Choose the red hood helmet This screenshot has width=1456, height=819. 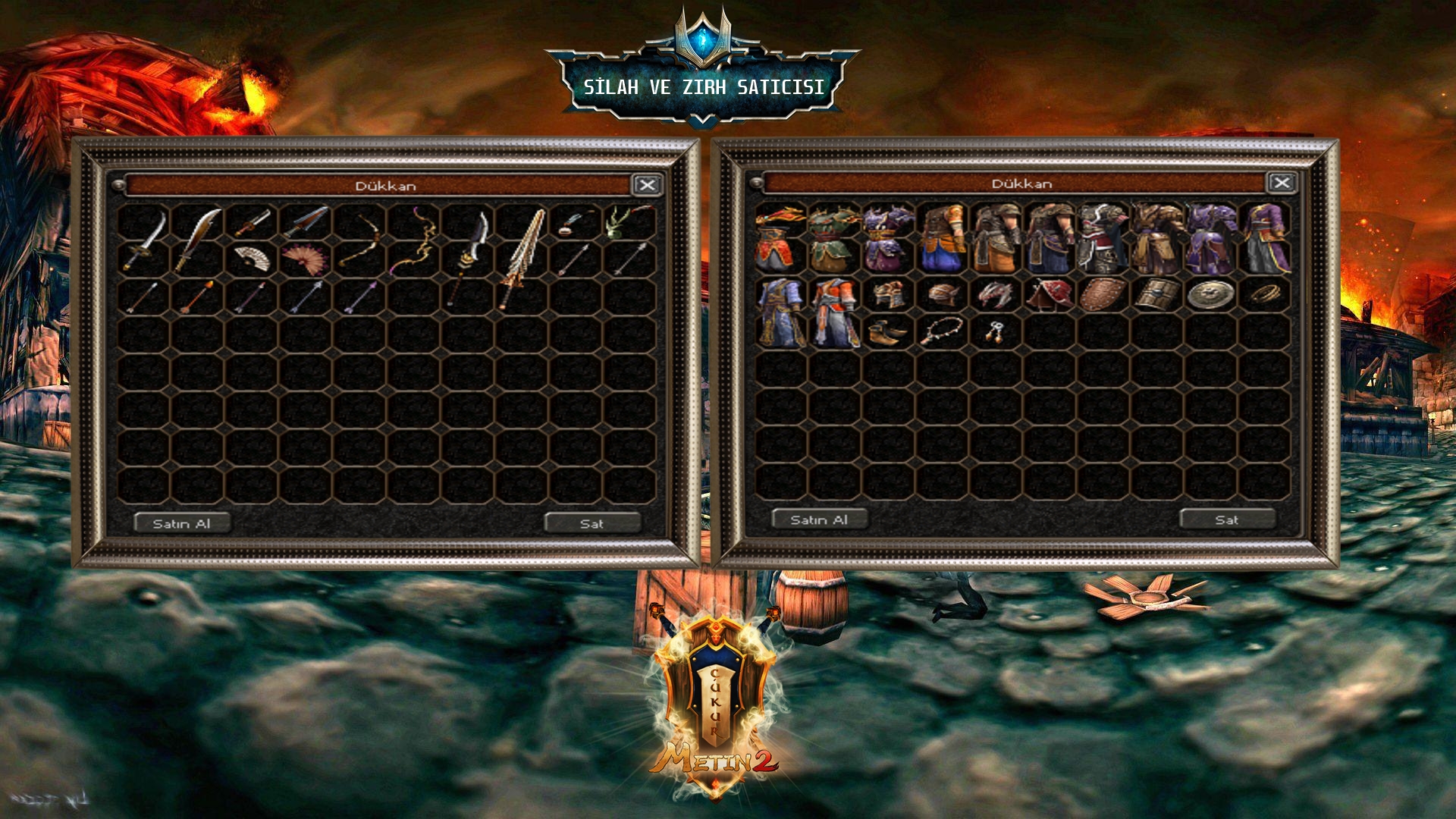(x=1048, y=294)
